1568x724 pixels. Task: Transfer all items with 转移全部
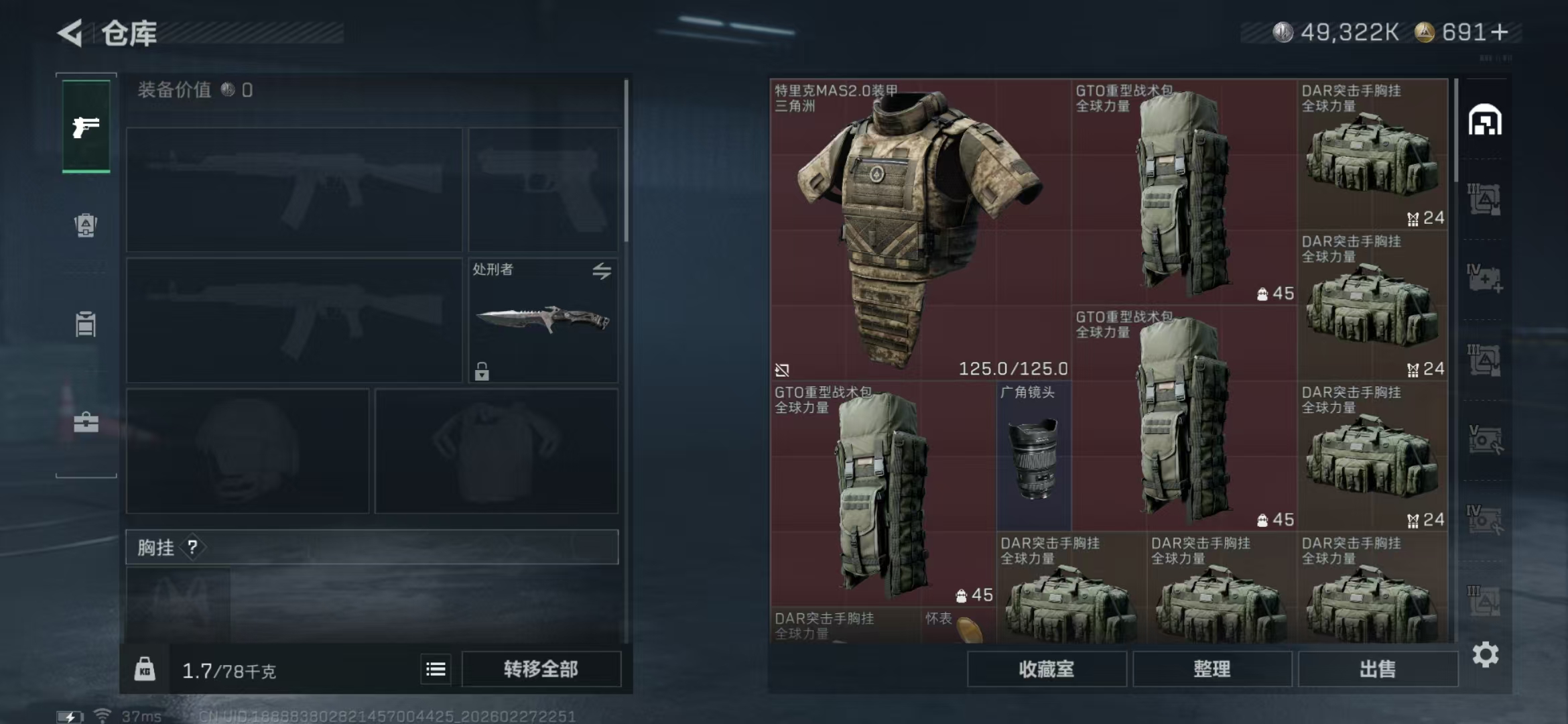(x=541, y=669)
